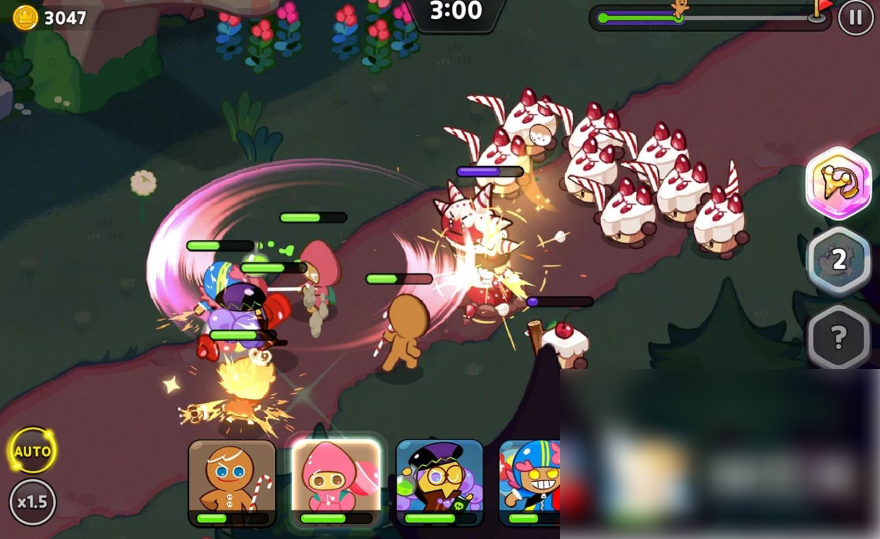Toggle the AUTO battle button

(x=32, y=451)
